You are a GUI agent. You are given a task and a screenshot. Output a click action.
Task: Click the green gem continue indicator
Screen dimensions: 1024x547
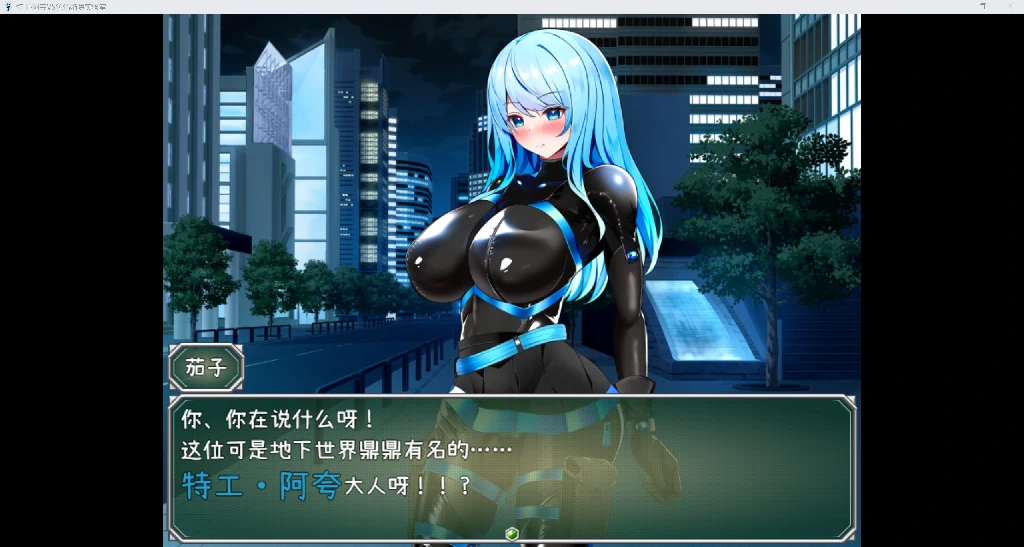pyautogui.click(x=511, y=533)
